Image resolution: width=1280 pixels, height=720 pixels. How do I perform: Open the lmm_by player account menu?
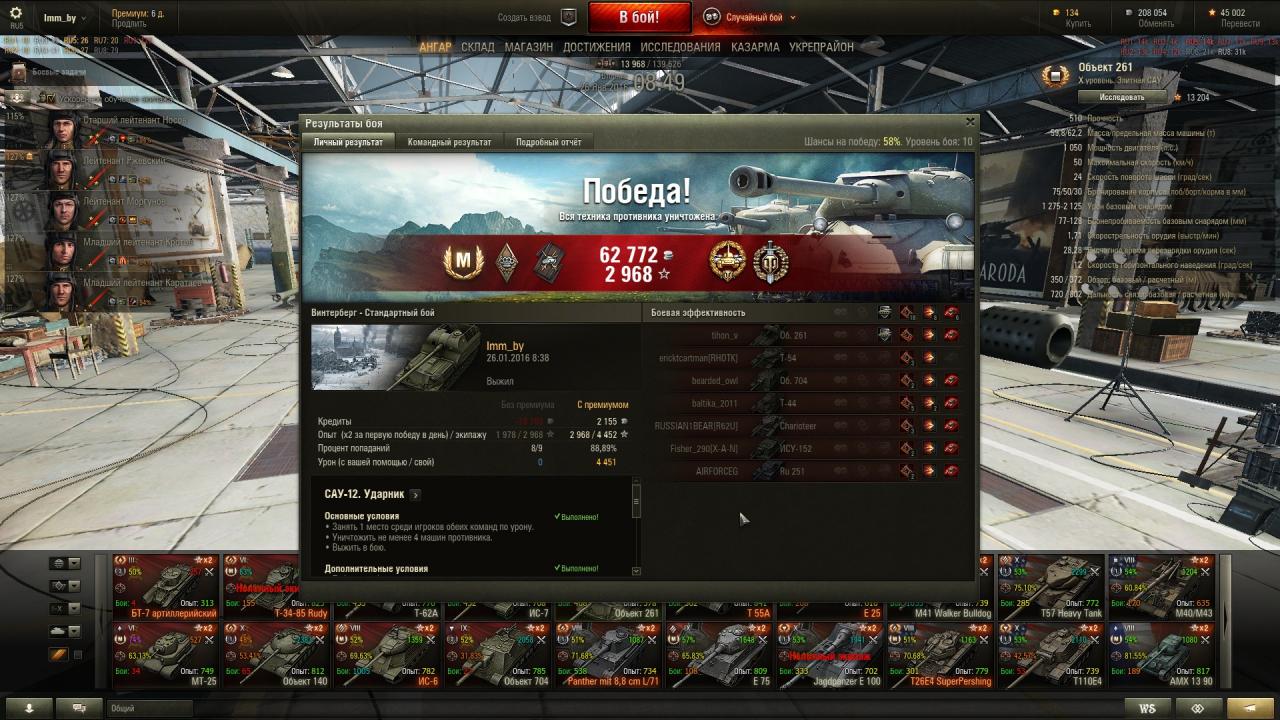[64, 18]
